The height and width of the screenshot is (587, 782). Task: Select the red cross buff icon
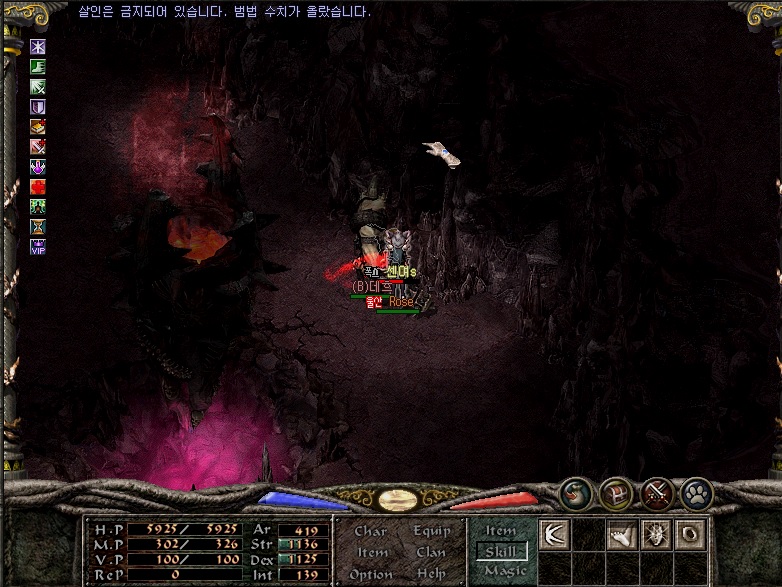point(38,186)
